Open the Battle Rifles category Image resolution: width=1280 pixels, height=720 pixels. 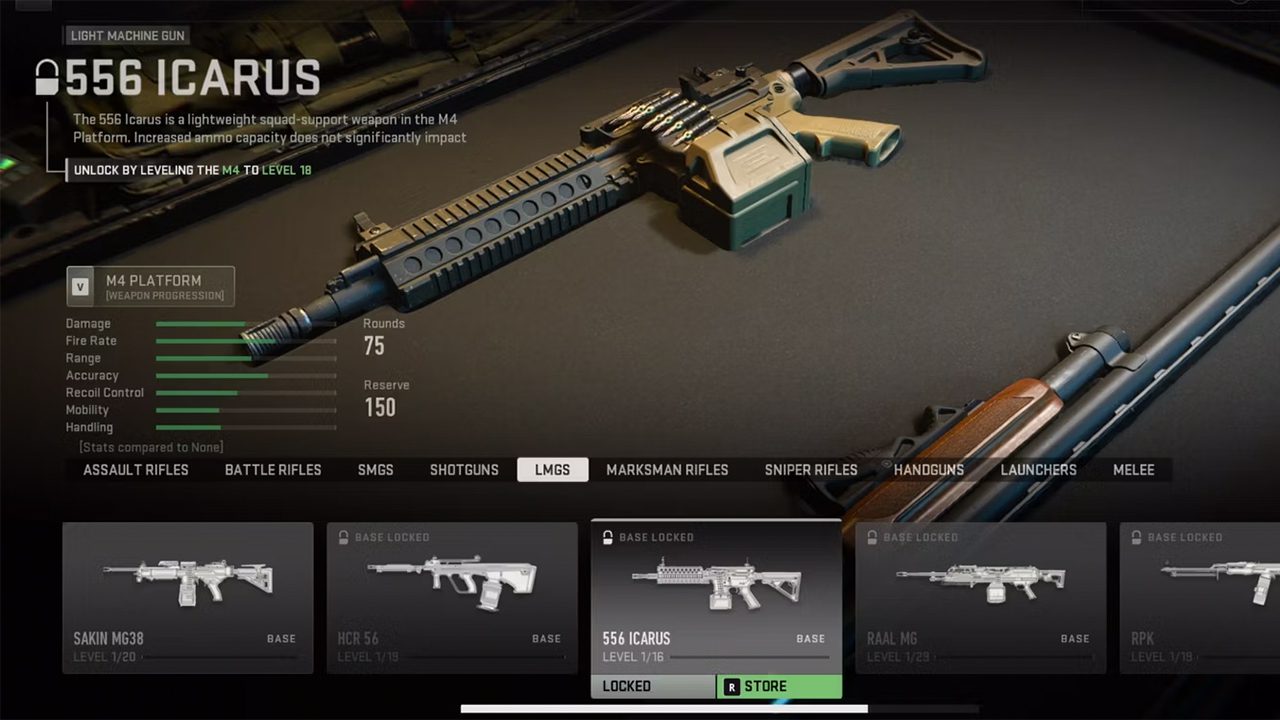[273, 470]
